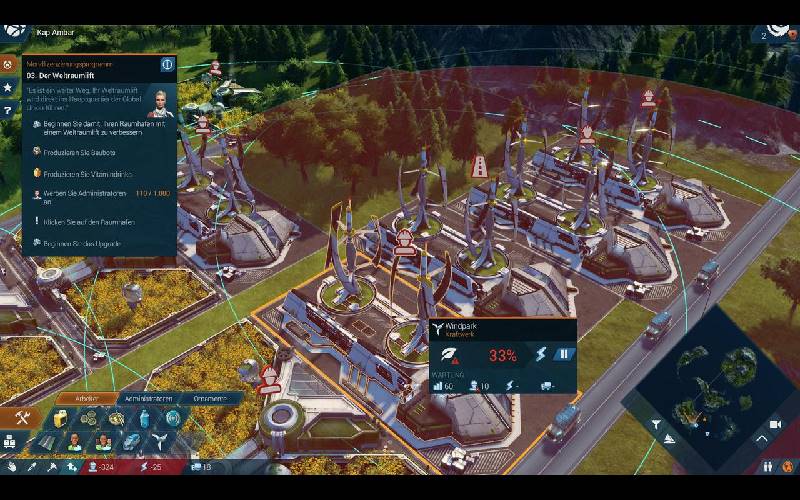
Task: Pause the Windpark with the pause button
Action: 564,355
